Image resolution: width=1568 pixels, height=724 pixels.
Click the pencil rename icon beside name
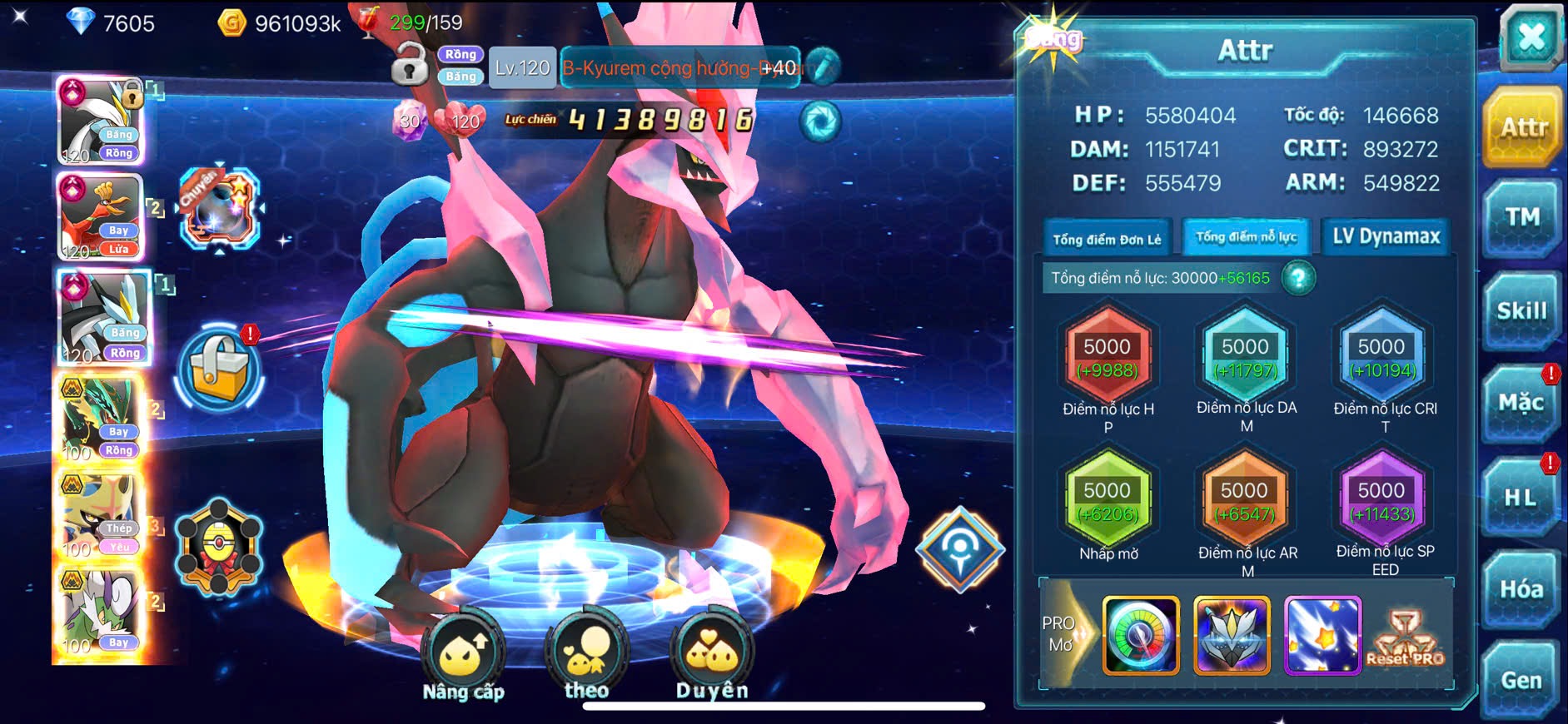pyautogui.click(x=823, y=67)
